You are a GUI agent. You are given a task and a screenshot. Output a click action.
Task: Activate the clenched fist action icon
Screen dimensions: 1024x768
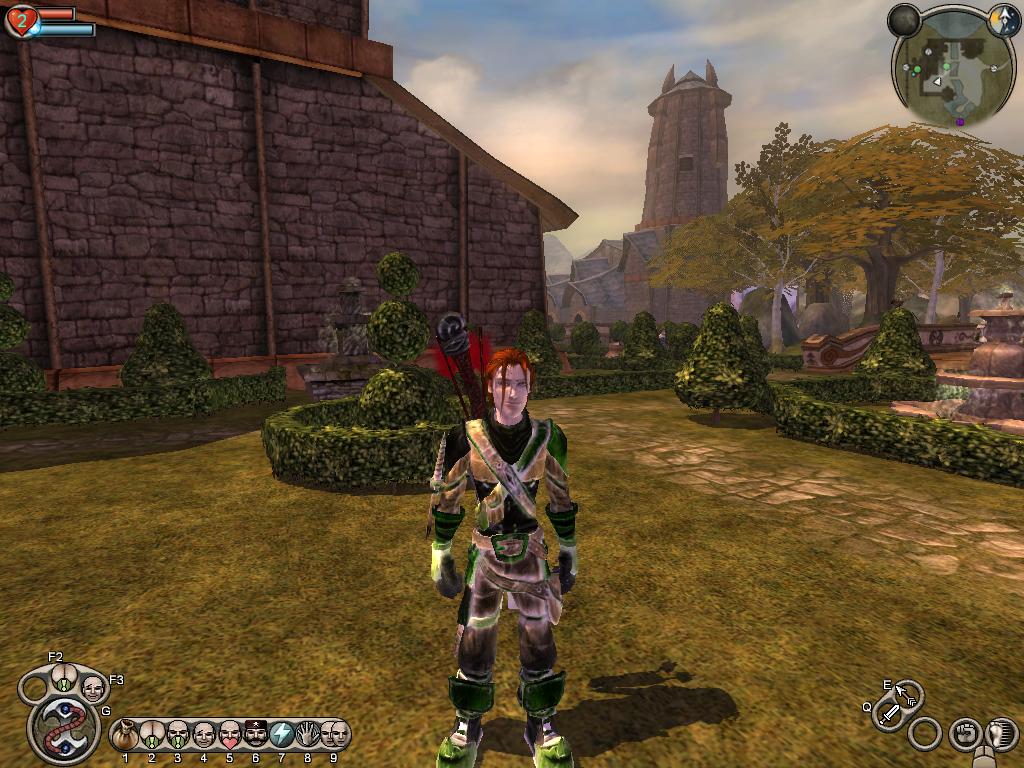pos(964,733)
